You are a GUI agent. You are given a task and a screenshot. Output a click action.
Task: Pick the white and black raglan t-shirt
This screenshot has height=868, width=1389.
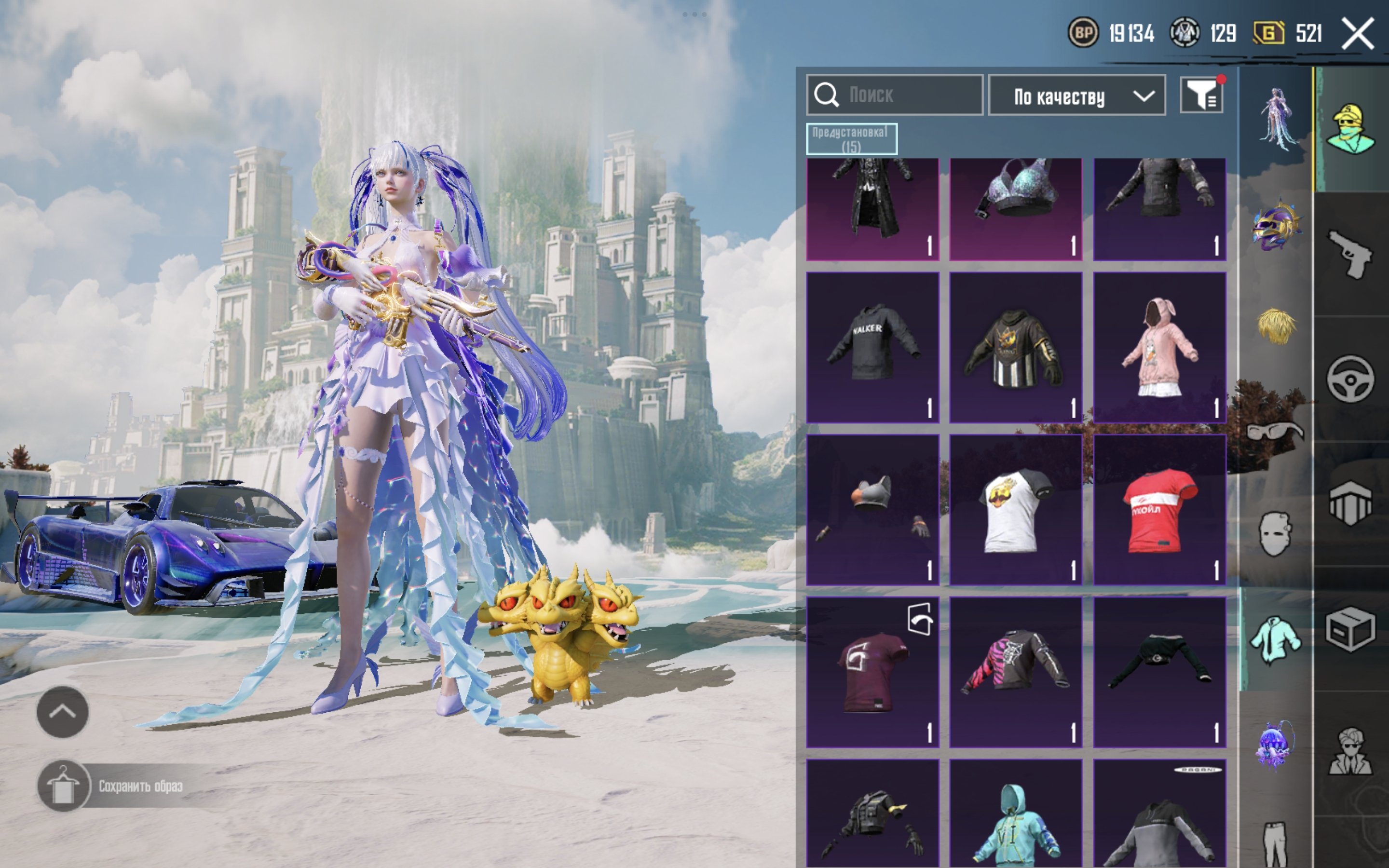[1015, 510]
